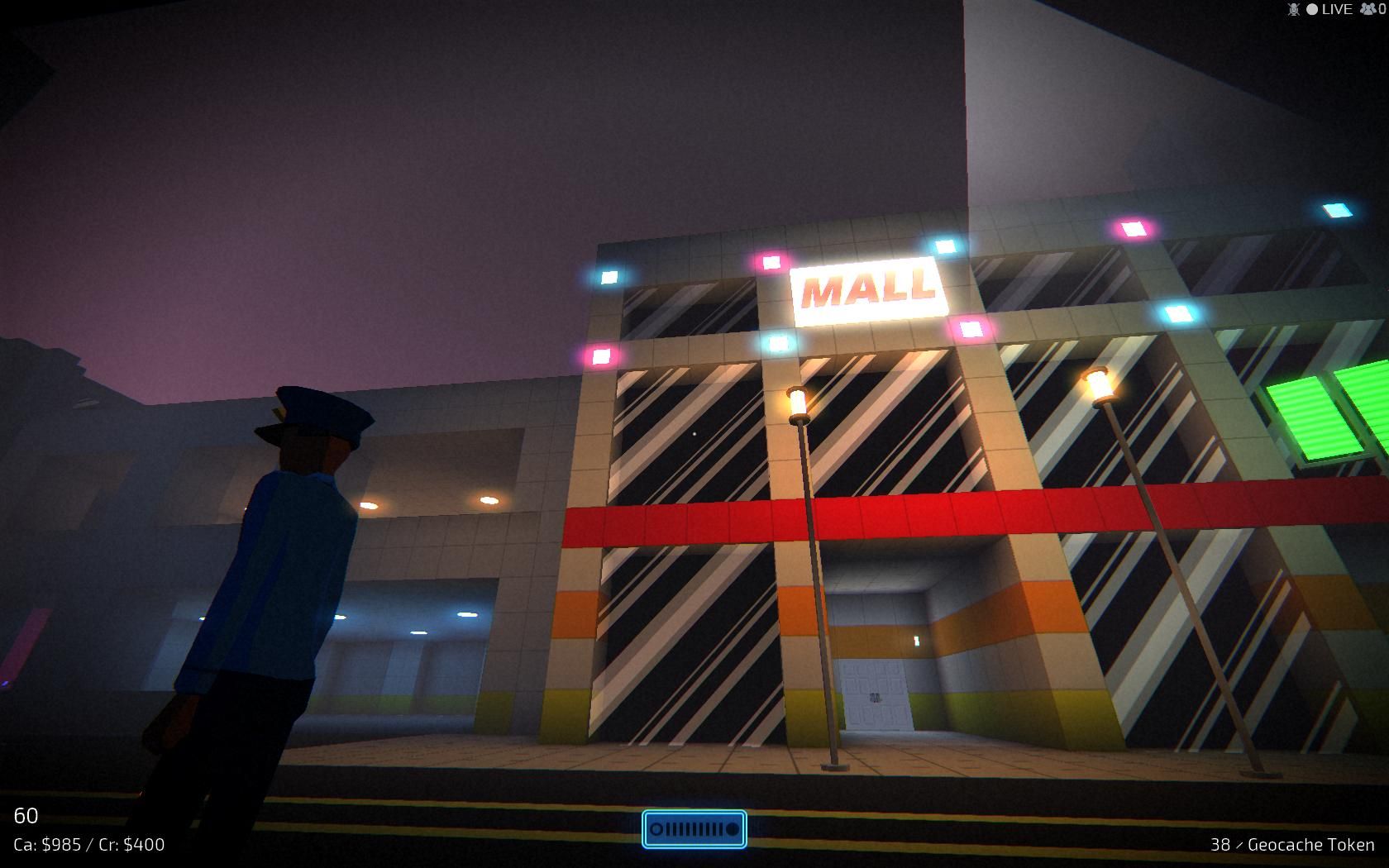Select the security guard's police cap

(x=314, y=416)
